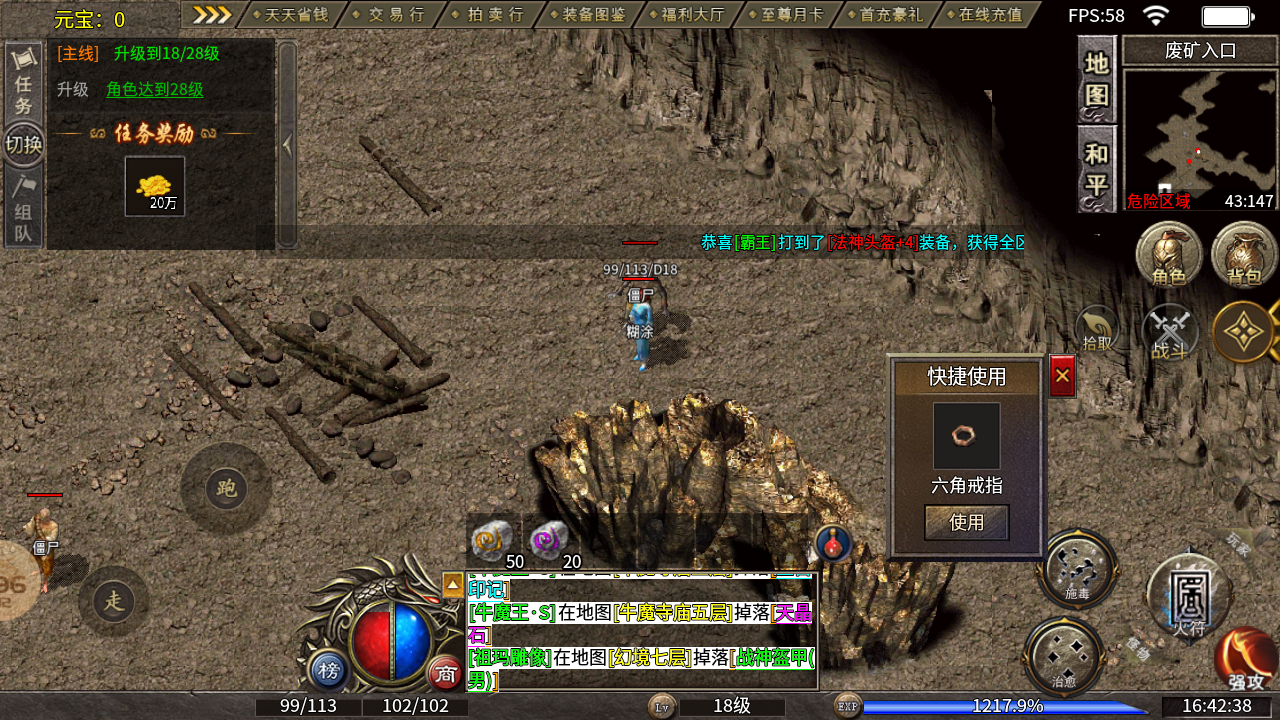Use the 六角戒指 ring with 使用 button
Screen dimensions: 1280x720
(966, 522)
